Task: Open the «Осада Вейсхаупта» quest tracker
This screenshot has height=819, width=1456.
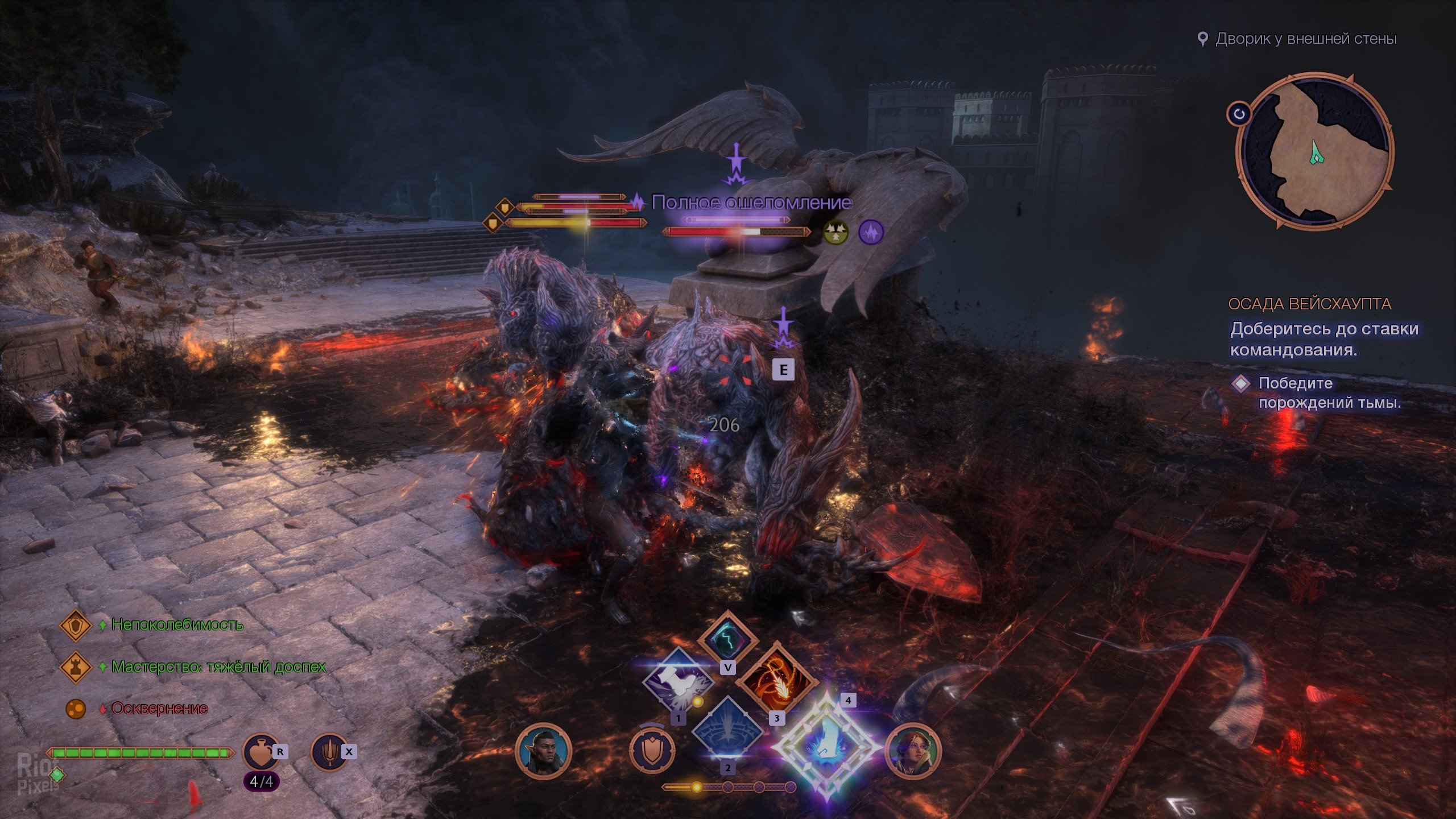Action: pos(1309,304)
